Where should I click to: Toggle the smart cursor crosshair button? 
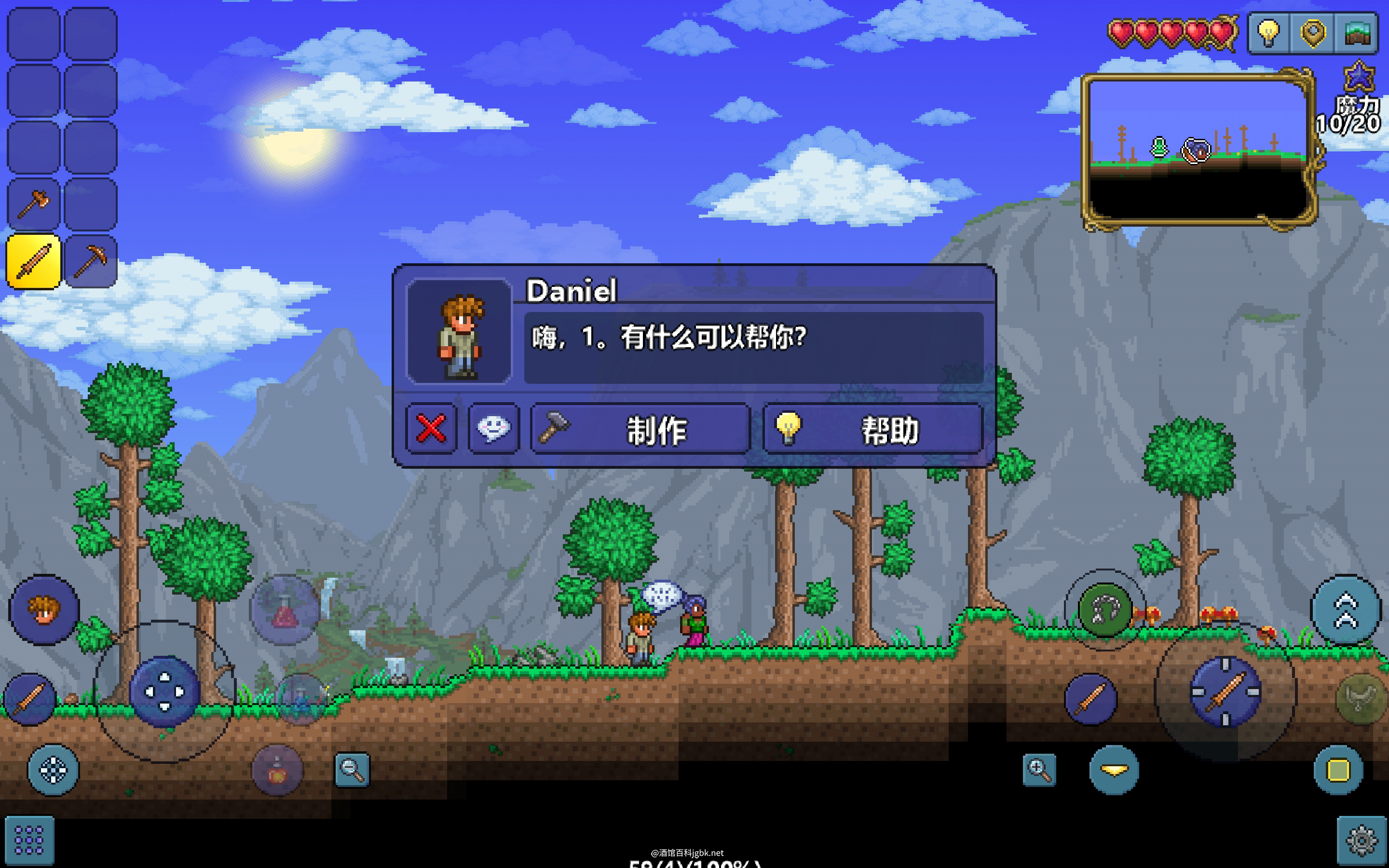(x=54, y=770)
